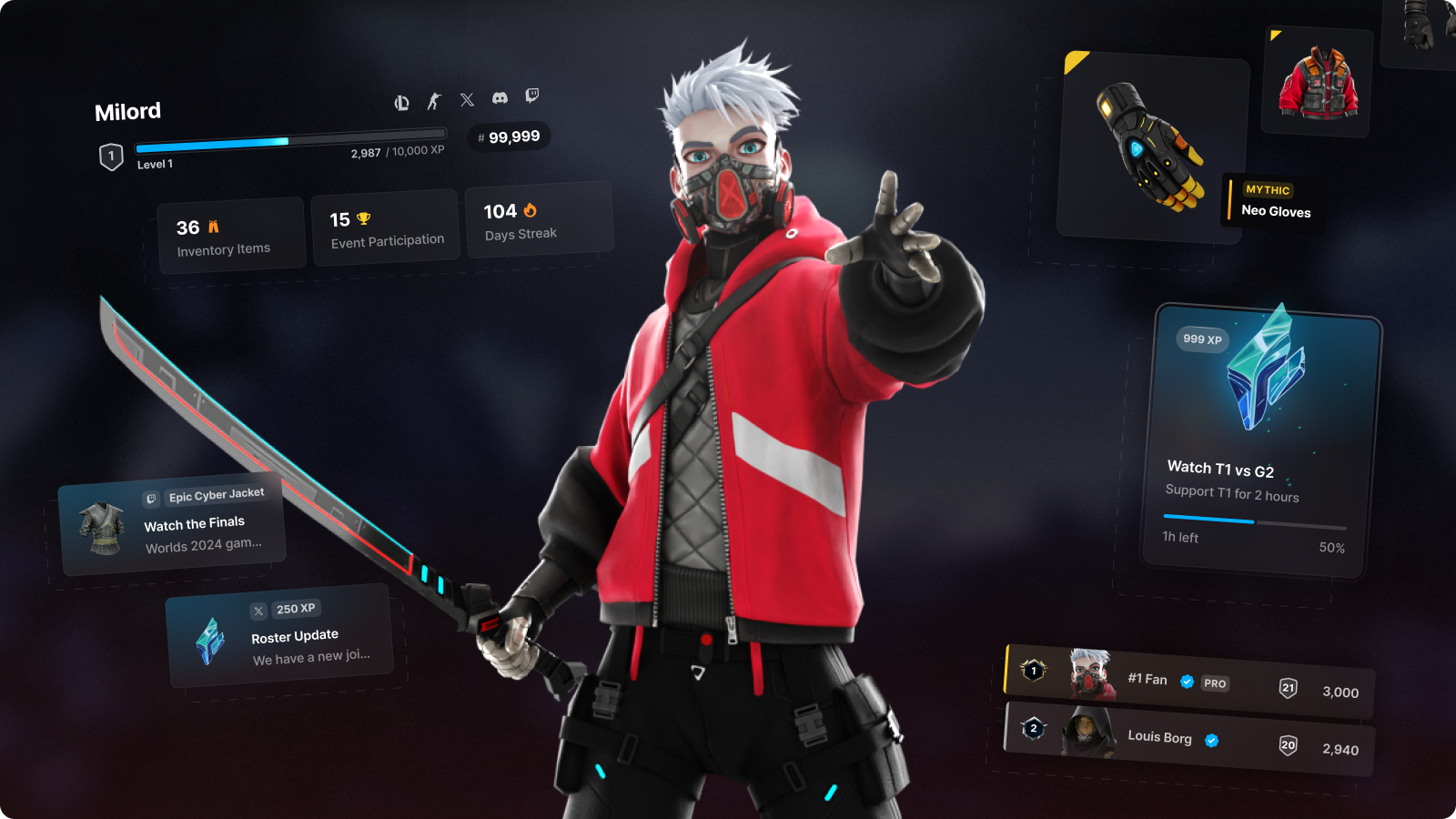Image resolution: width=1456 pixels, height=819 pixels.
Task: Select the 15 Event Participation card
Action: (x=386, y=228)
